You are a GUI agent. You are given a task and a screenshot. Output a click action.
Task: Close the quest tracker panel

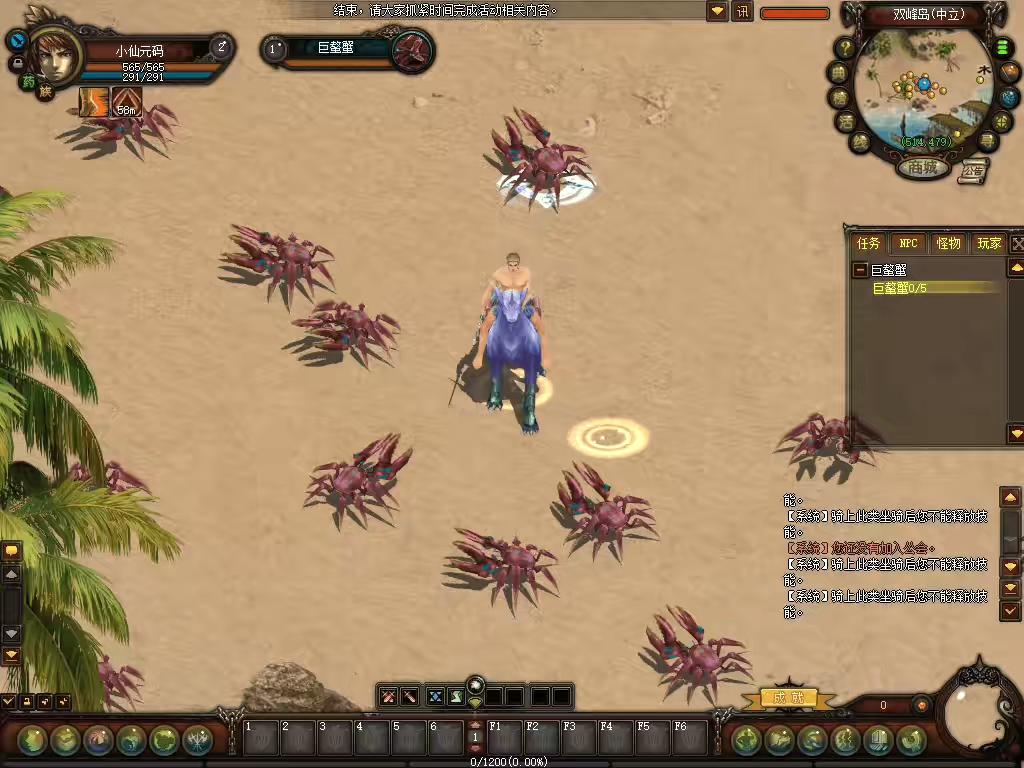pyautogui.click(x=1017, y=243)
